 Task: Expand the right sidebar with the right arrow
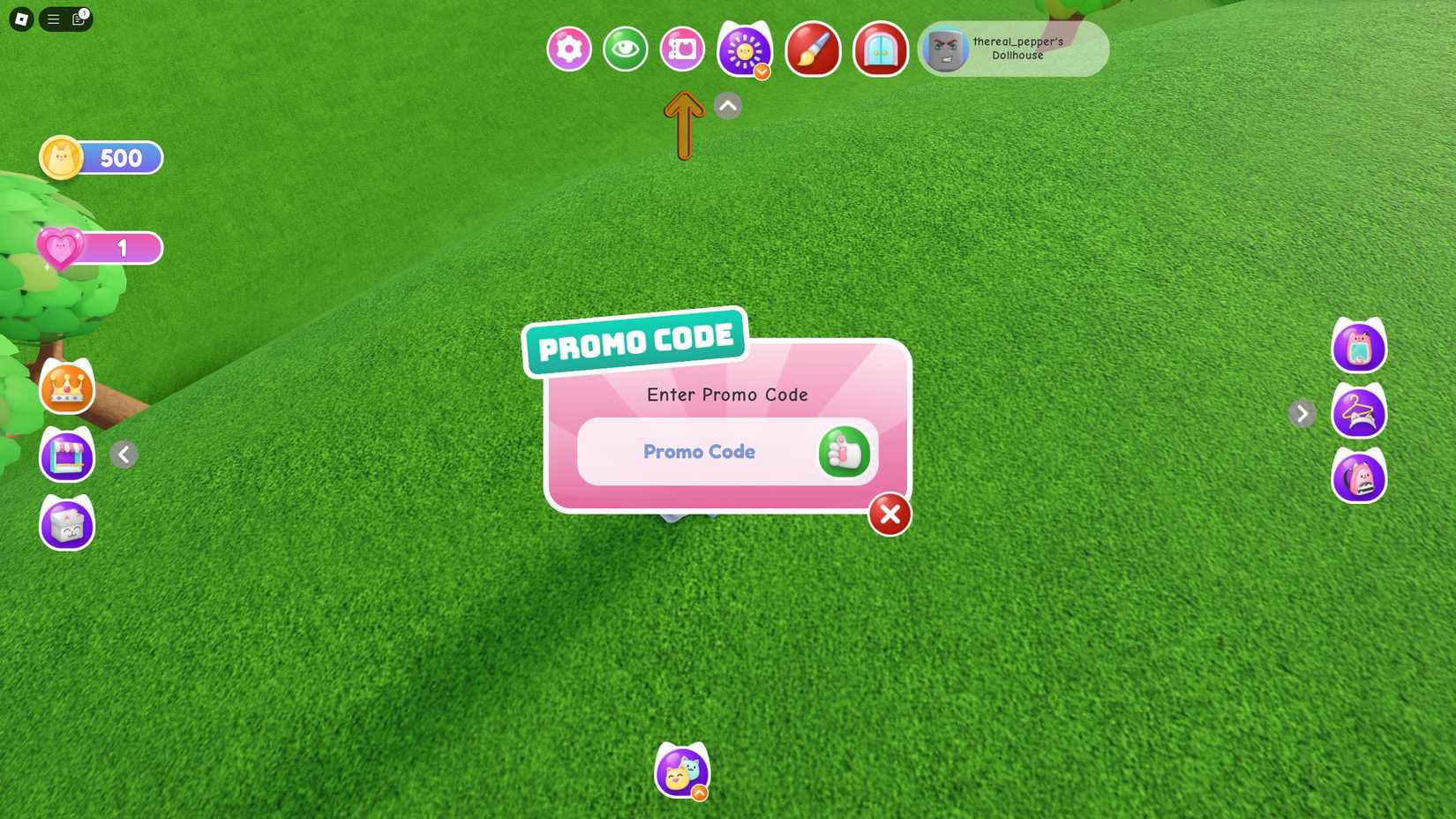point(1302,413)
